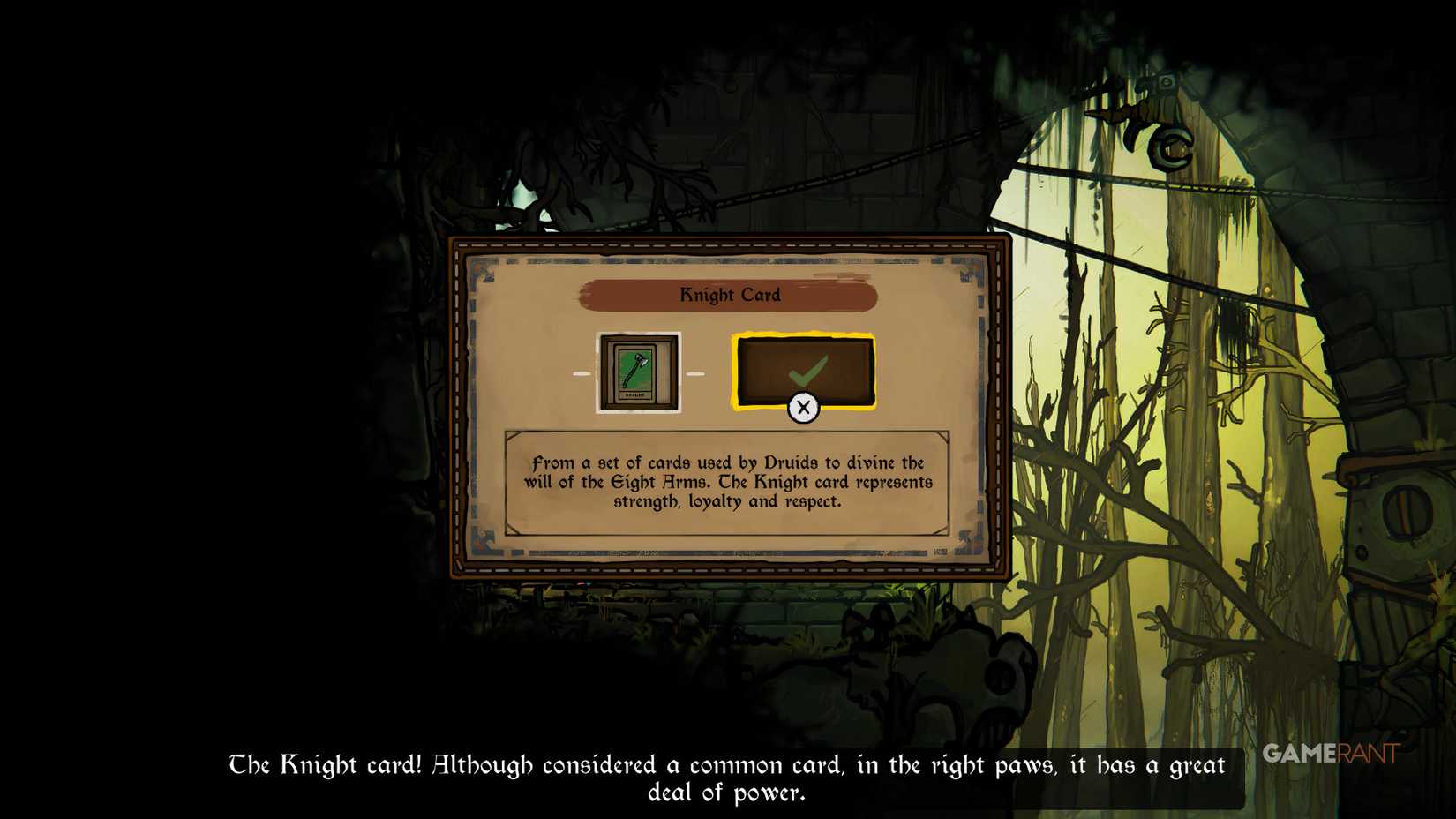Click the Knight card thumbnail image
This screenshot has width=1456, height=819.
click(x=638, y=372)
